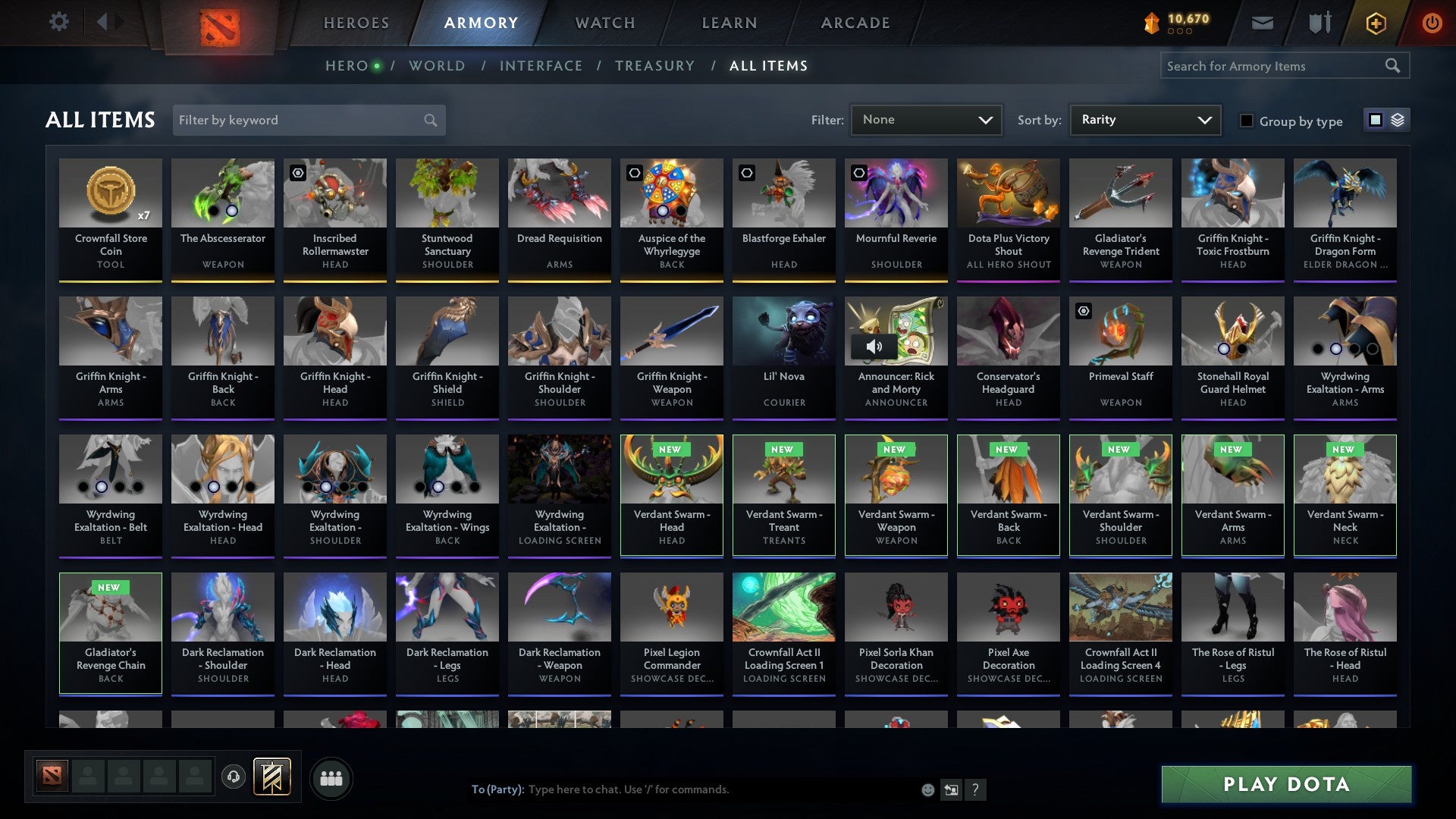Image resolution: width=1456 pixels, height=819 pixels.
Task: Play the Rick and Morty announcer preview
Action: coord(876,347)
